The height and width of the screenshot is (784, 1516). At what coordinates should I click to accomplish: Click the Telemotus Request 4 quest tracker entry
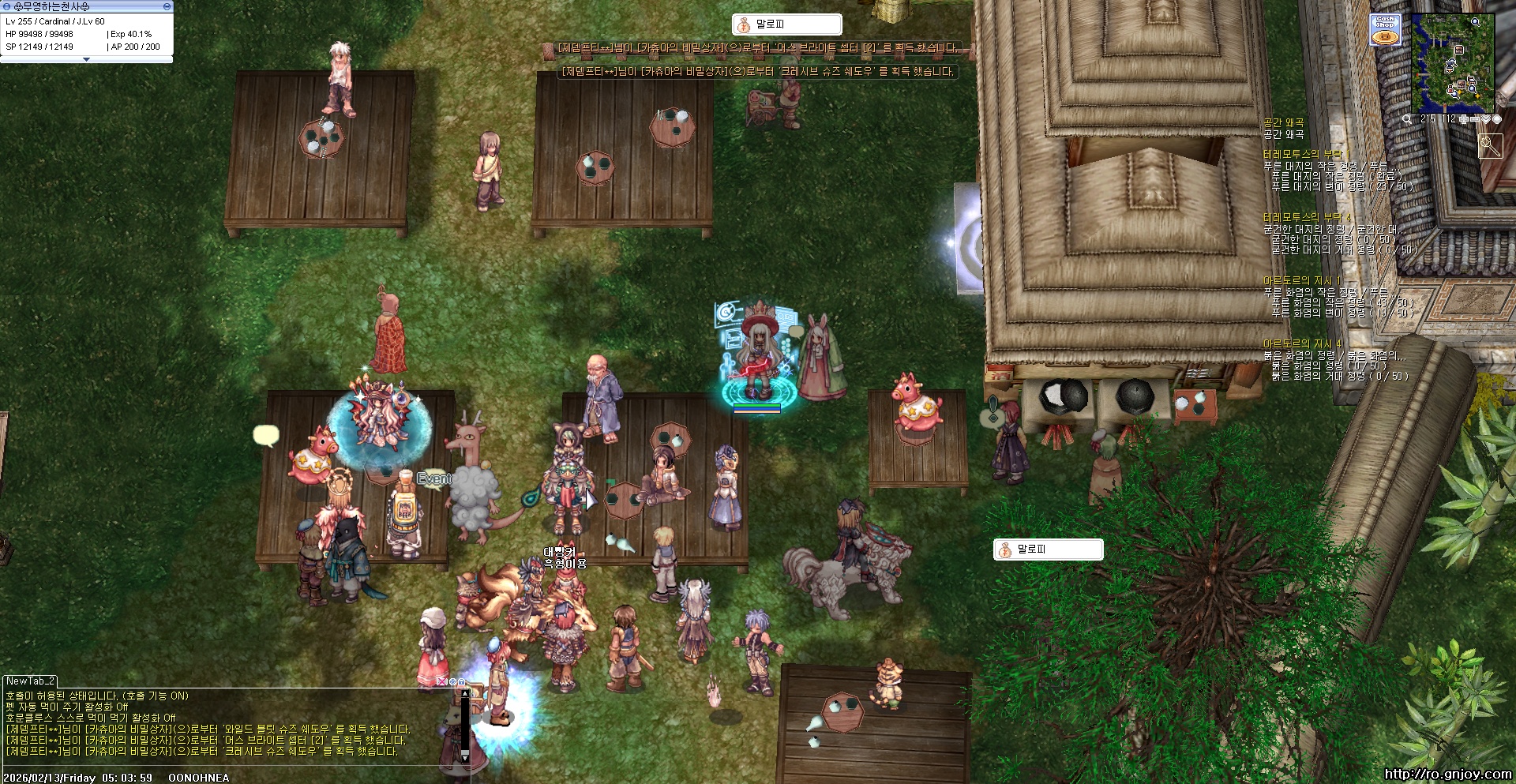(1307, 217)
